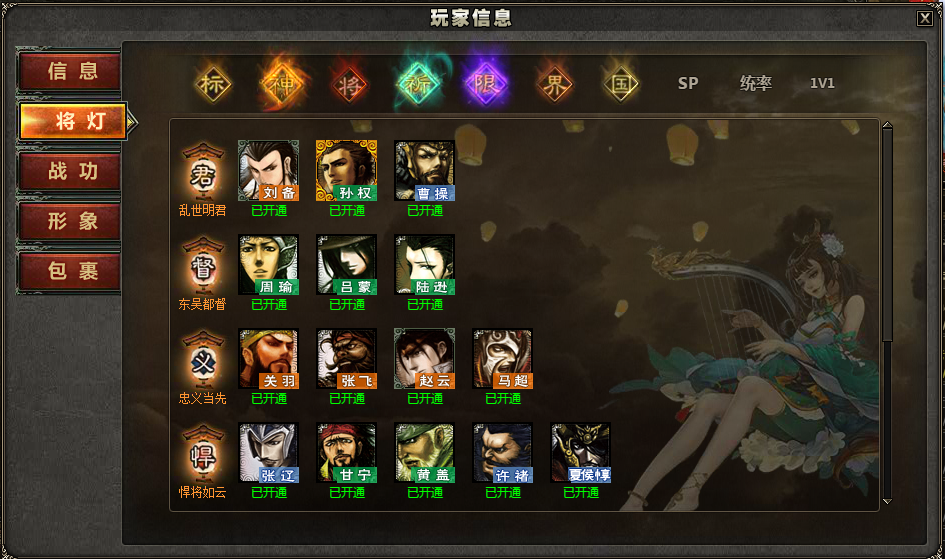This screenshot has width=945, height=559.
Task: Choose the 周瑜 general portrait
Action: point(268,265)
